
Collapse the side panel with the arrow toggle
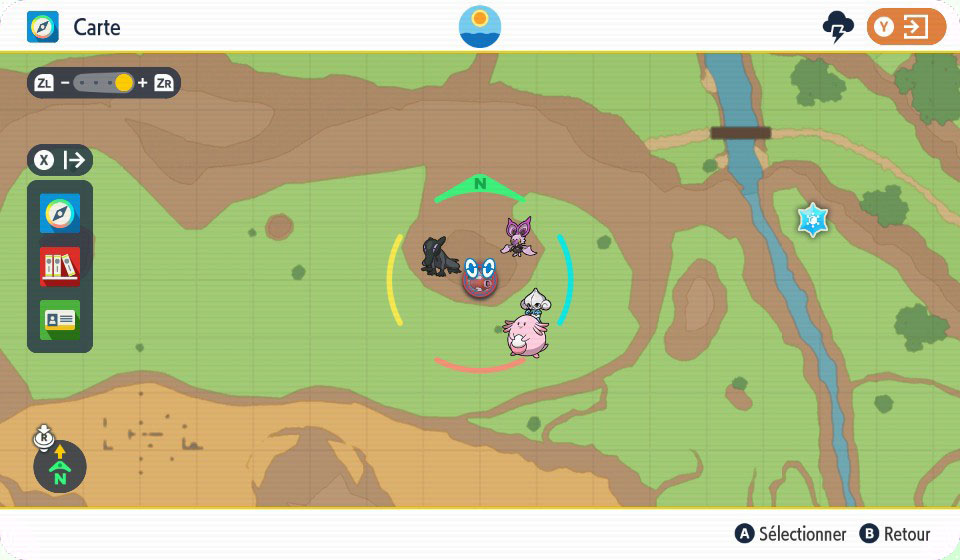tap(60, 160)
